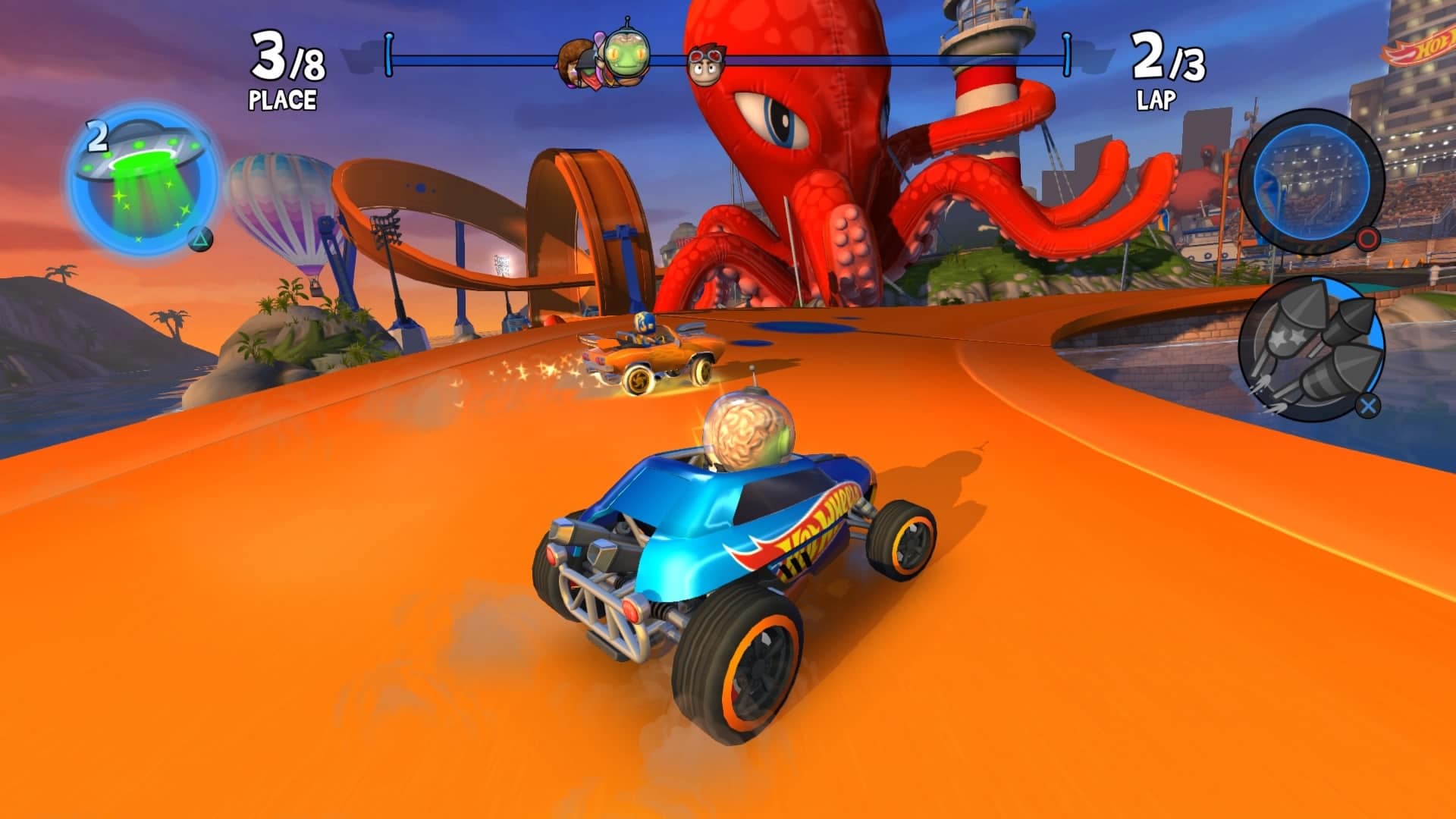1456x819 pixels.
Task: Open the power-up count badge showing 2
Action: coord(97,136)
